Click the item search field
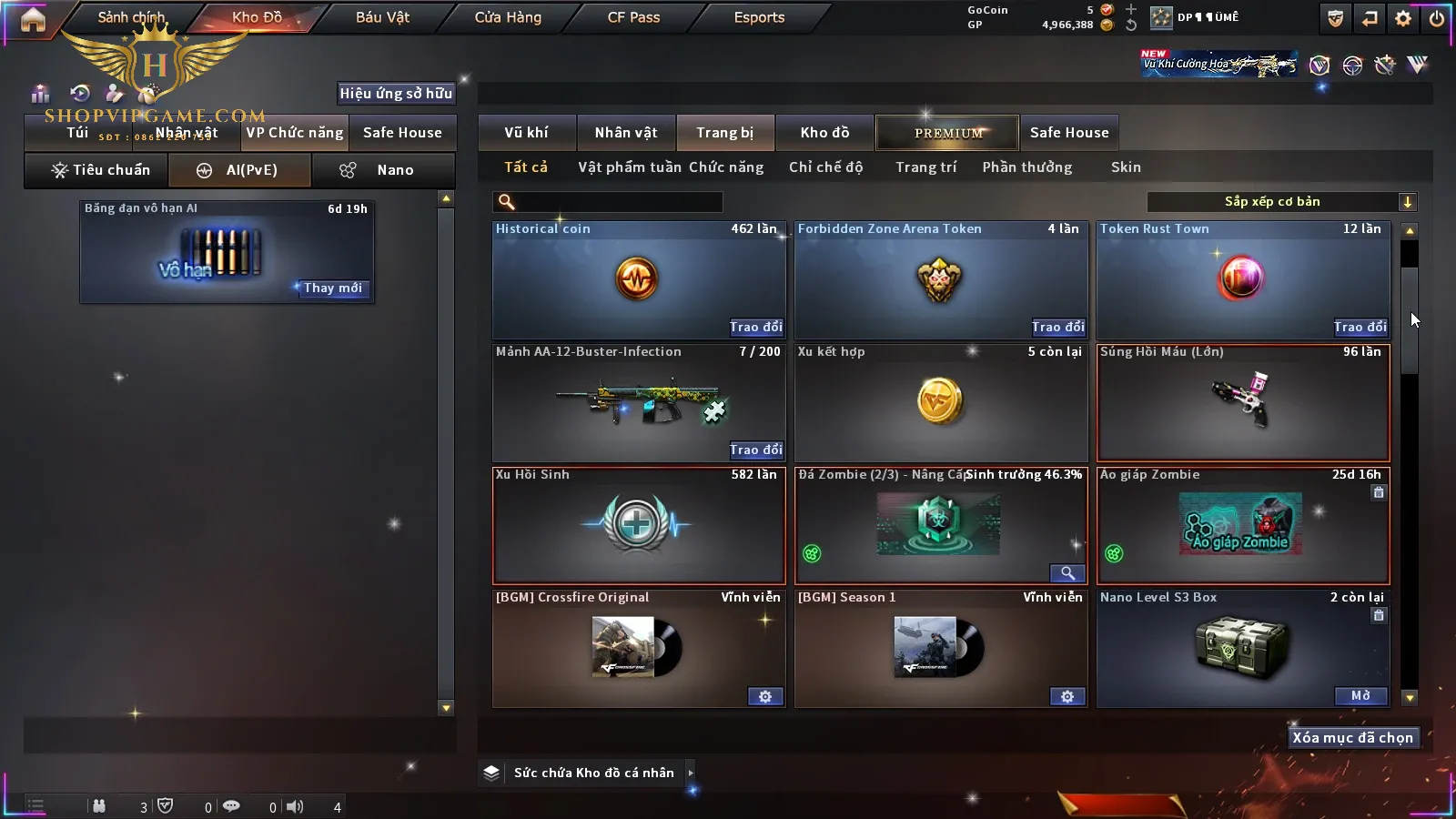The width and height of the screenshot is (1456, 819). (619, 202)
